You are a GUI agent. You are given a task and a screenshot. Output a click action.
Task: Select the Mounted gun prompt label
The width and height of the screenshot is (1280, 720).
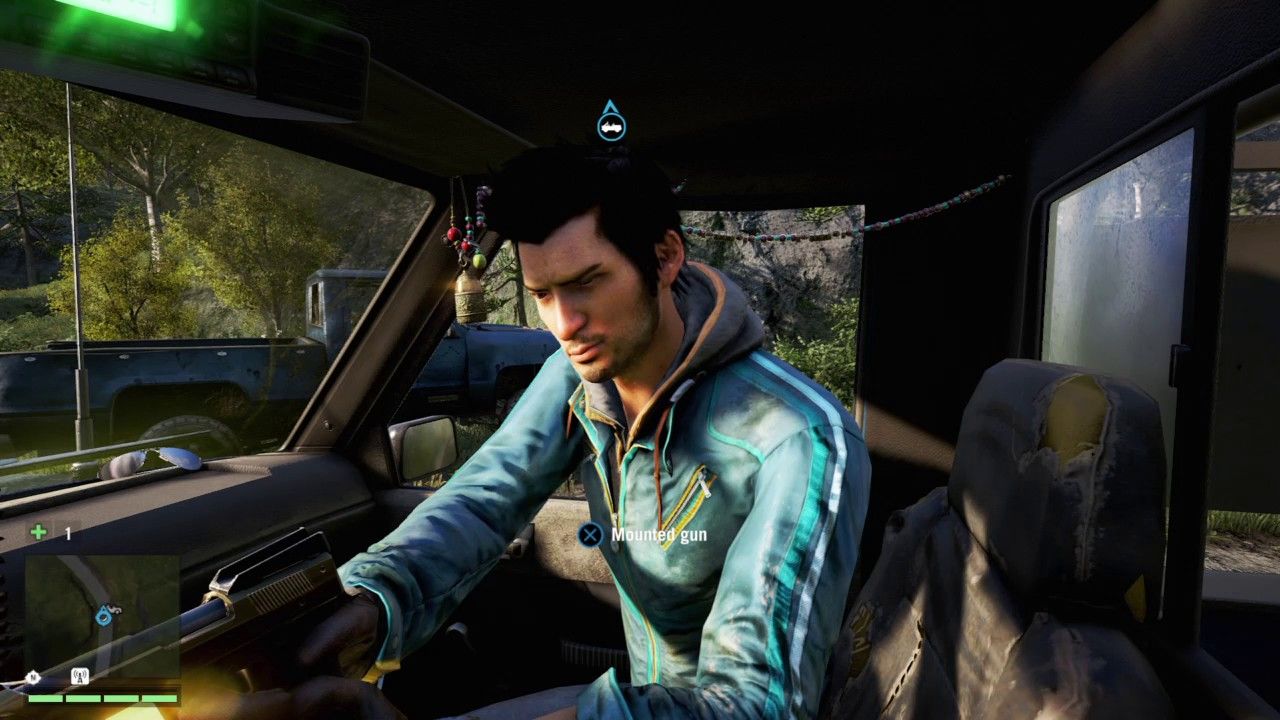(x=658, y=535)
